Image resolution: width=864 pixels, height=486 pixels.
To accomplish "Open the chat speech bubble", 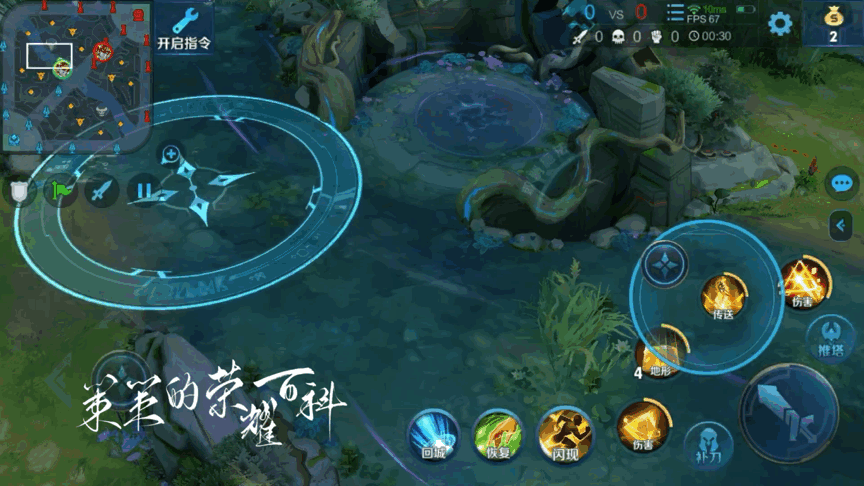I will (842, 184).
